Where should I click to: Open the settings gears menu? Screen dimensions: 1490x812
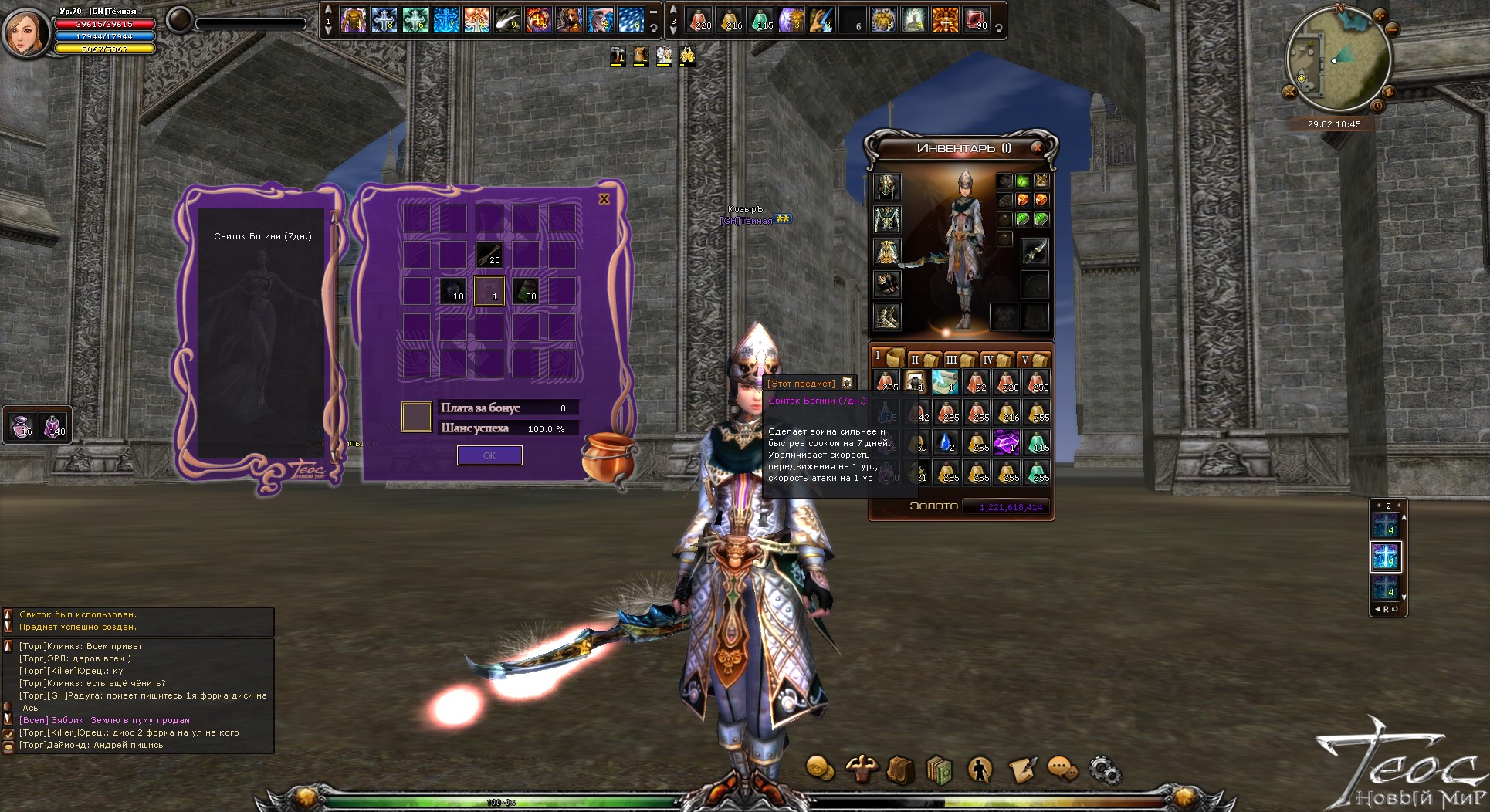coord(1104,769)
